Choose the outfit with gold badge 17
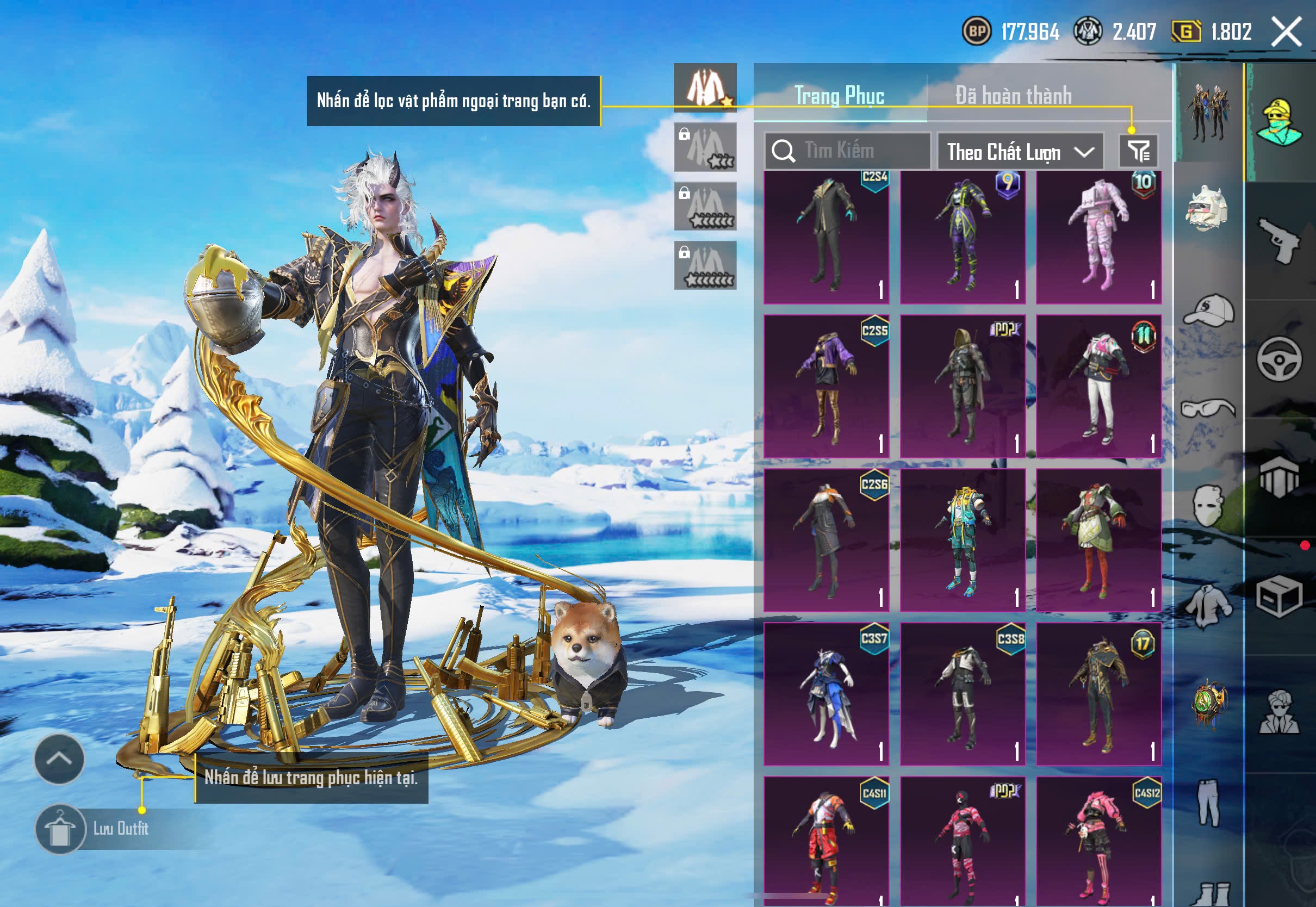1316x907 pixels. tap(1098, 694)
